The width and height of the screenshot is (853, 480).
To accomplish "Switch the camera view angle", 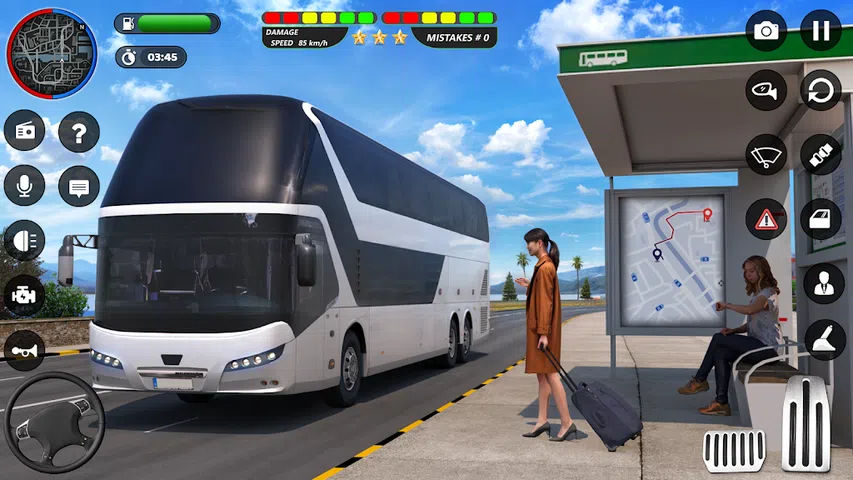I will pos(766,90).
